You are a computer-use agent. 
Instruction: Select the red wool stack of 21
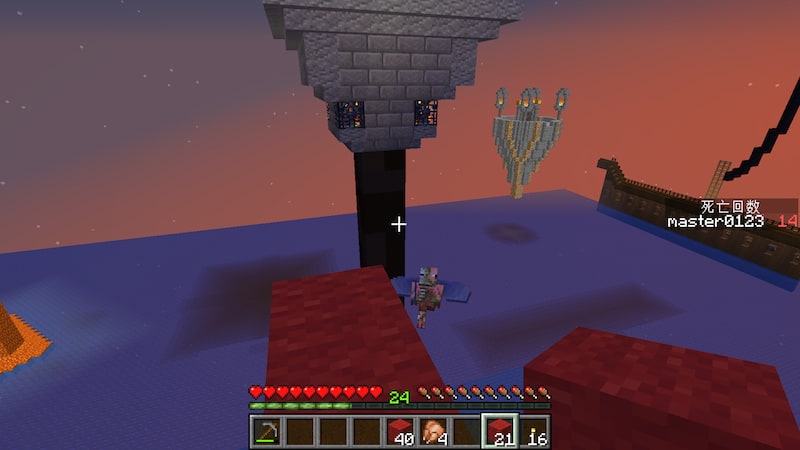(x=500, y=431)
